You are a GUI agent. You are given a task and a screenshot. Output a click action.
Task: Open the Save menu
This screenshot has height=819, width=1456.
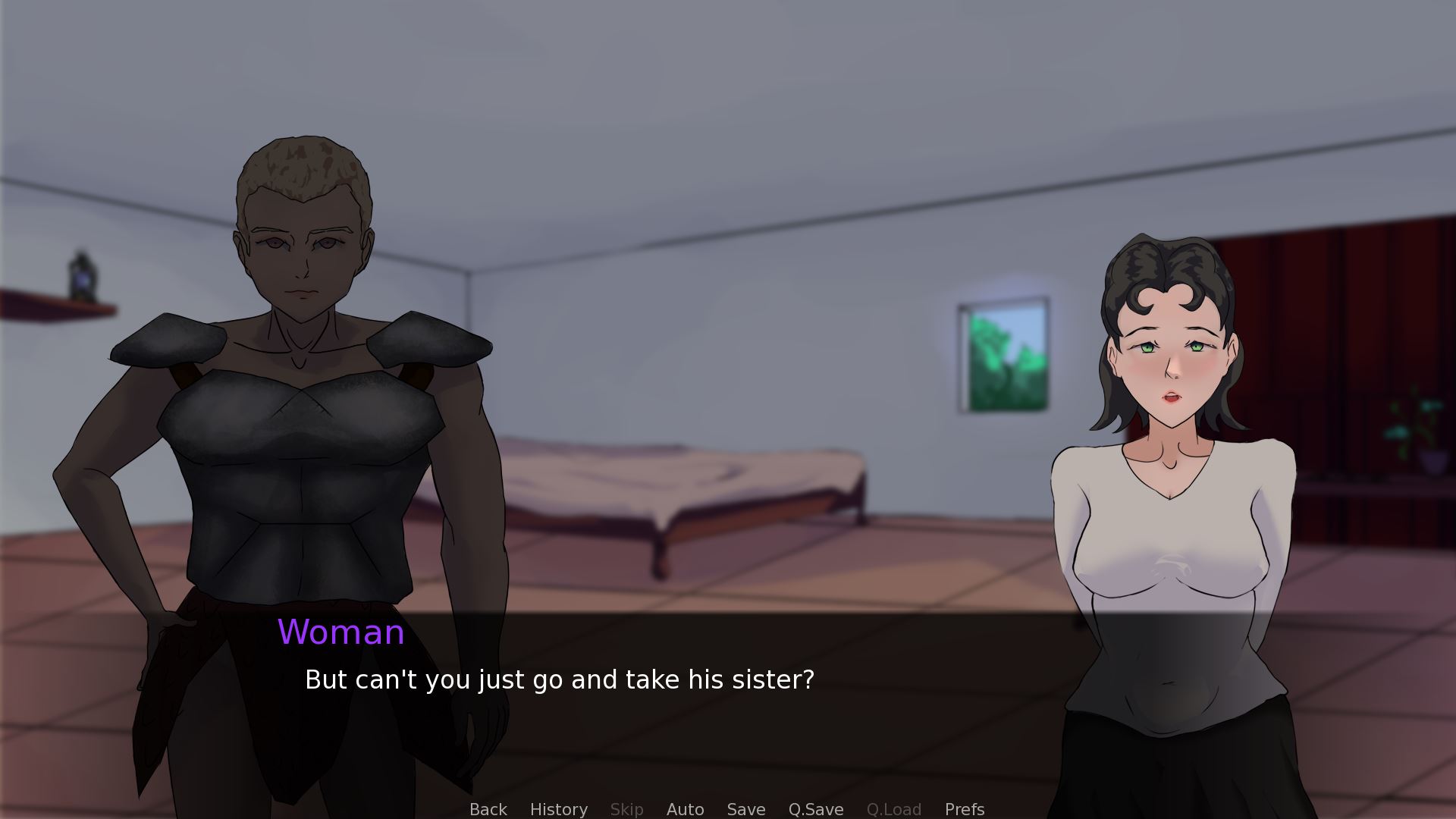pyautogui.click(x=745, y=809)
